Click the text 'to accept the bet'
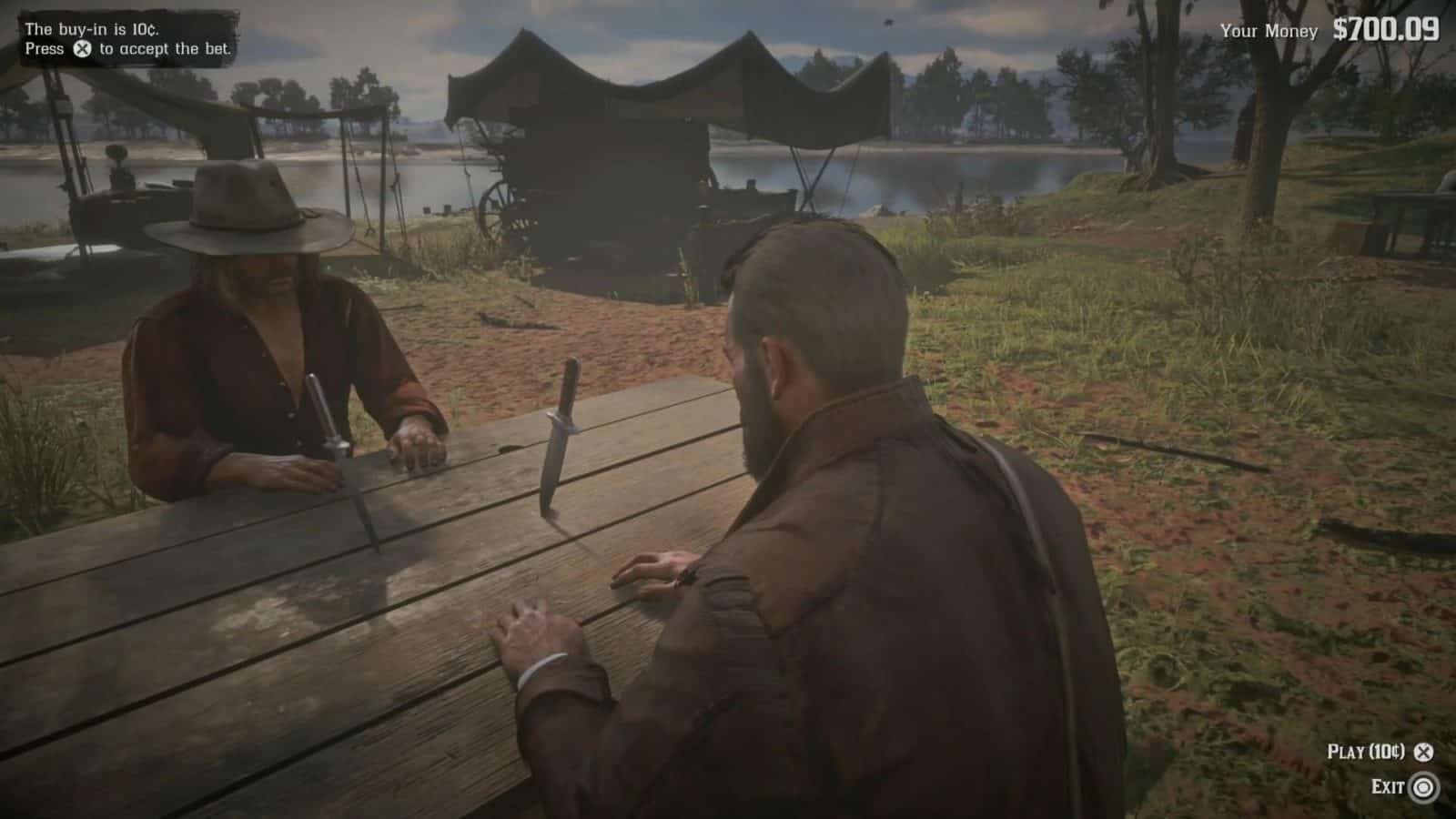The width and height of the screenshot is (1456, 819). click(x=166, y=49)
